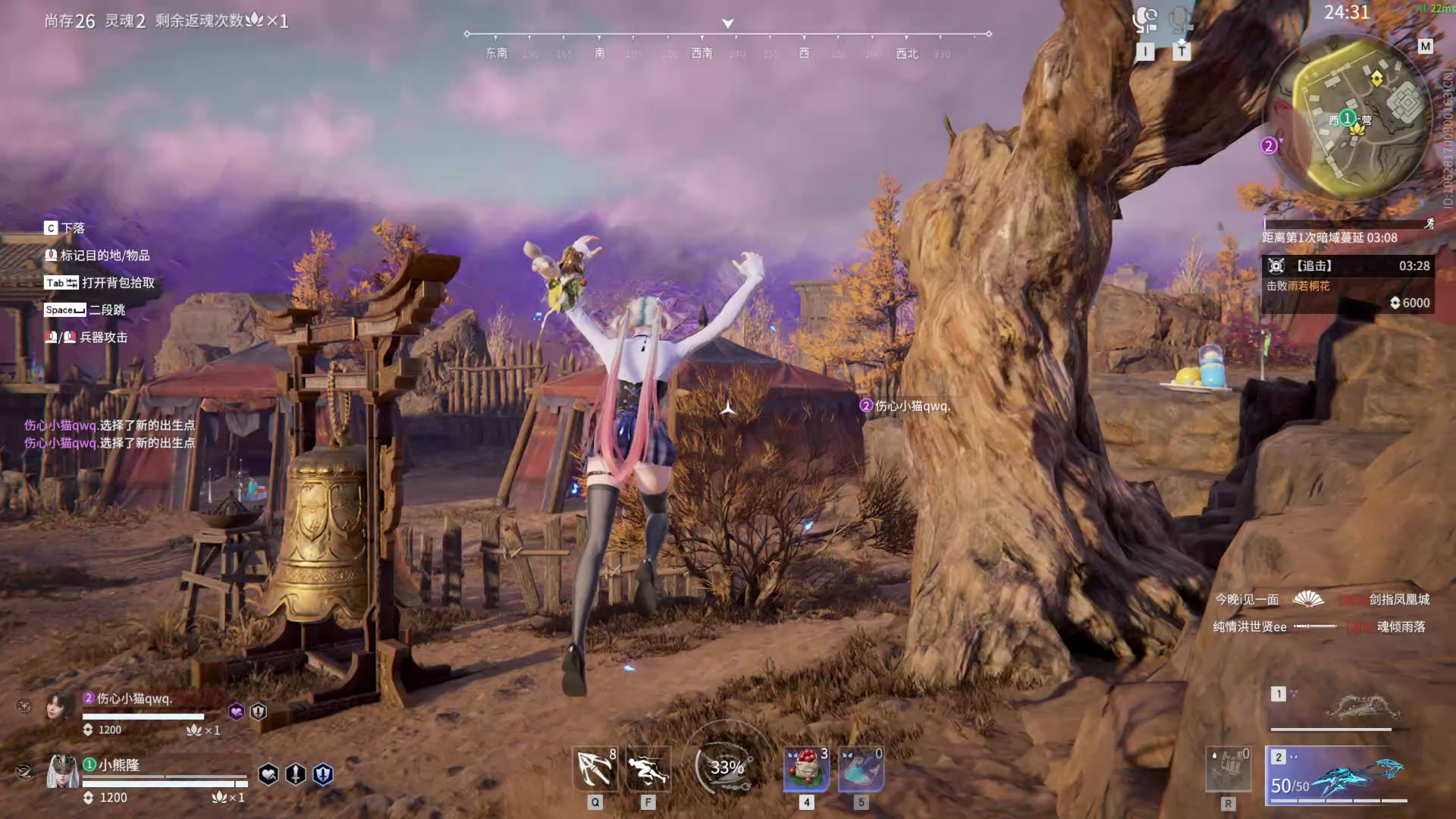Activate the running figure skill
Viewport: 1456px width, 819px height.
(x=648, y=769)
